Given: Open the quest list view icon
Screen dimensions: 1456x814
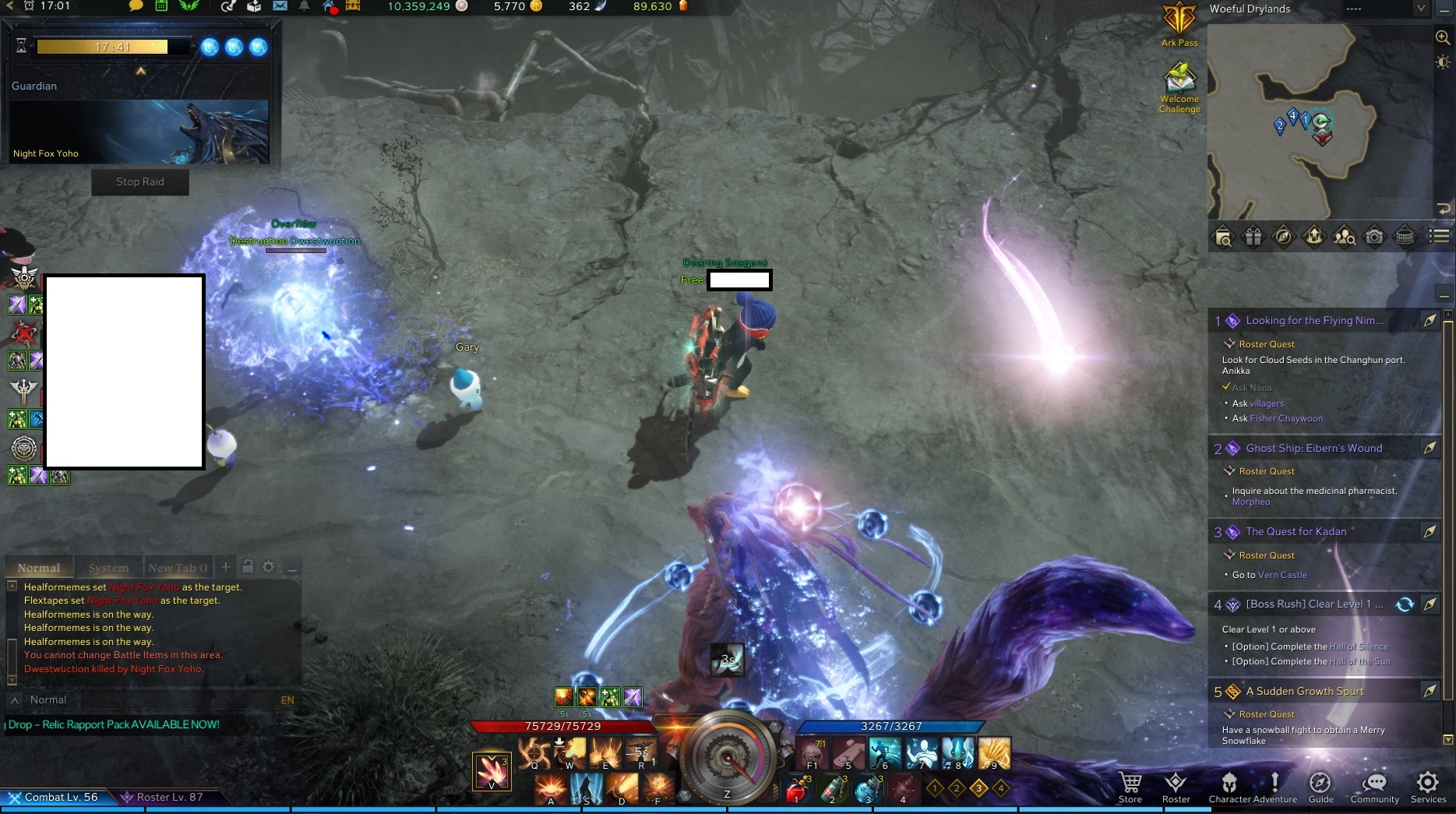Looking at the screenshot, I should click(x=1438, y=236).
